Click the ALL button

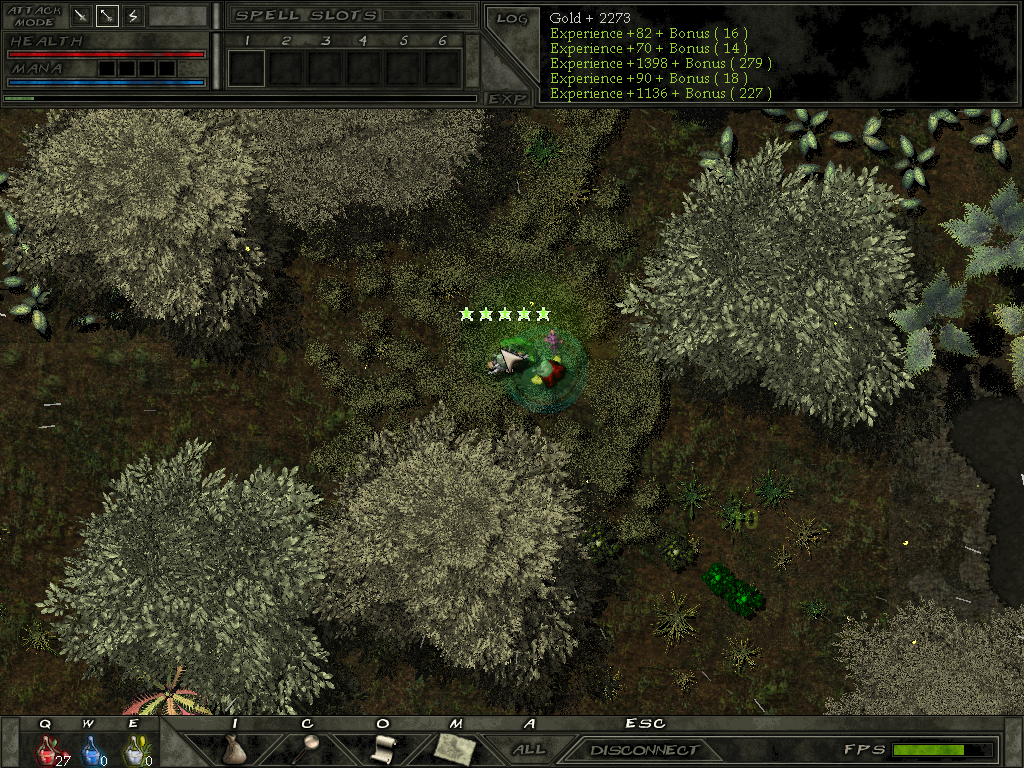click(528, 749)
